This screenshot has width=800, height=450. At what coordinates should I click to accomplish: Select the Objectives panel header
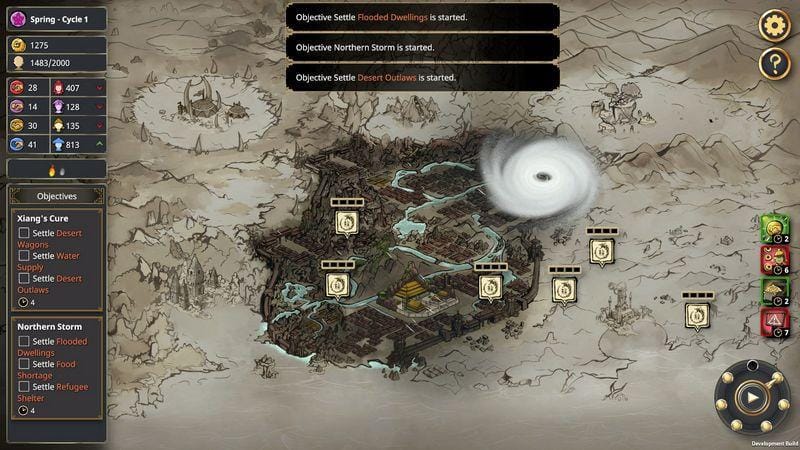click(x=56, y=196)
